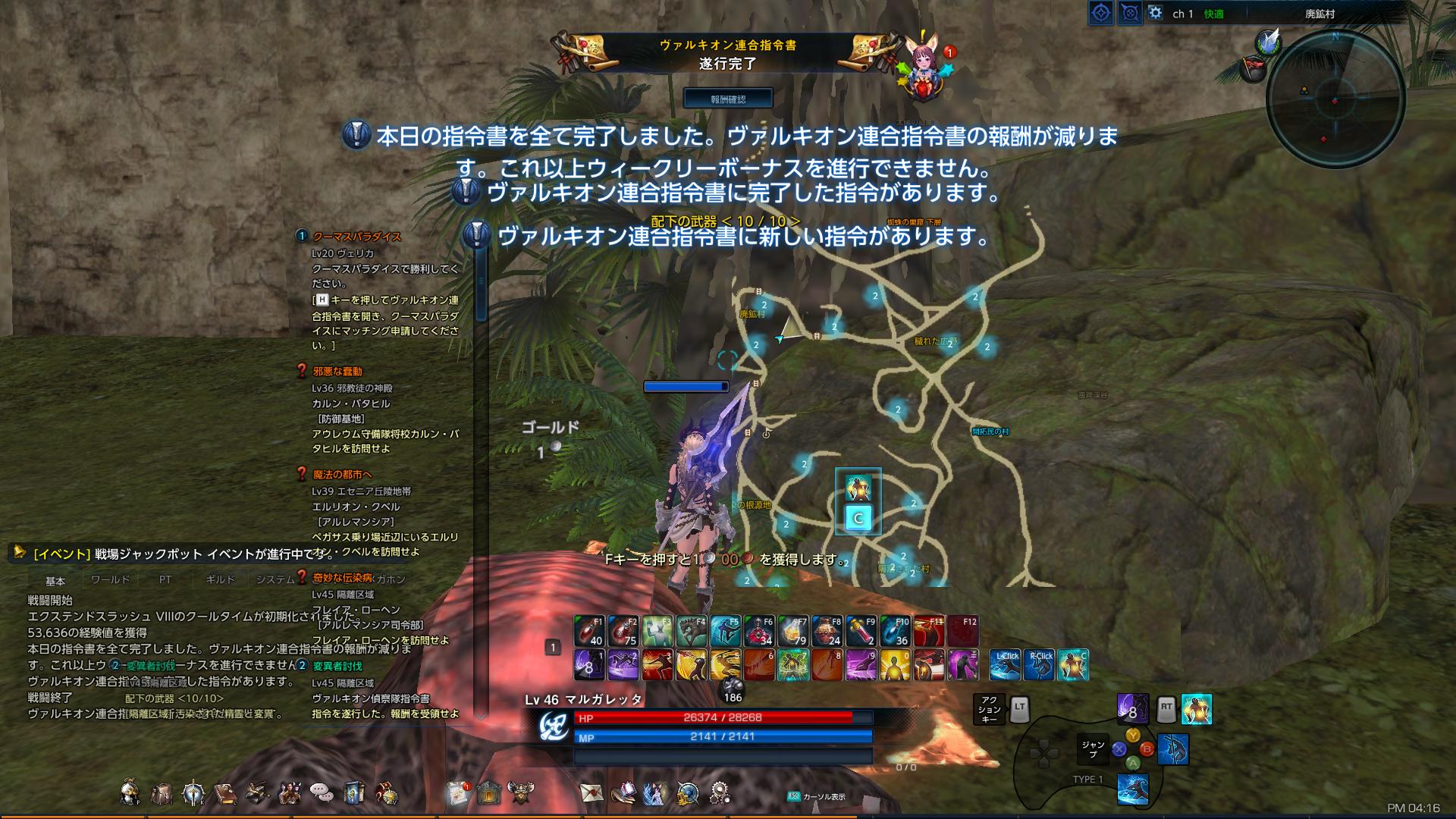
Task: Open the character profile icon on the taskbar
Action: [x=129, y=791]
